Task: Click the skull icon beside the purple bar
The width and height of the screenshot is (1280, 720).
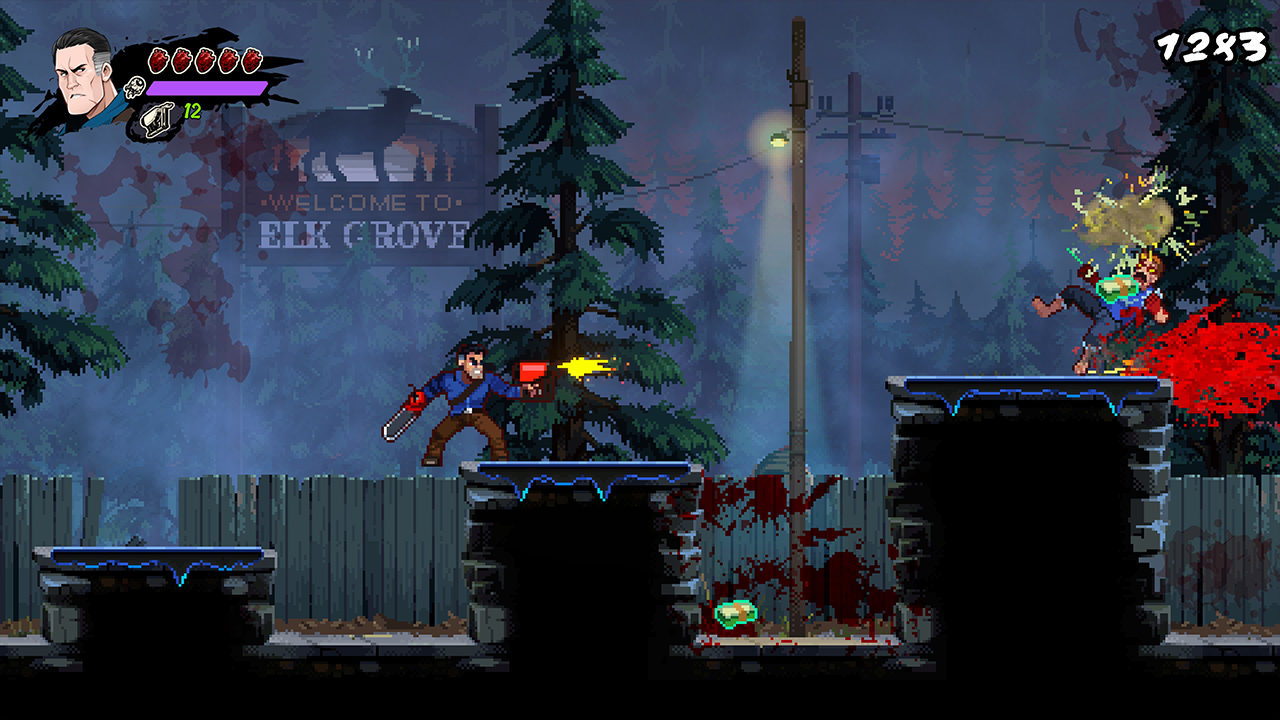Action: (133, 87)
